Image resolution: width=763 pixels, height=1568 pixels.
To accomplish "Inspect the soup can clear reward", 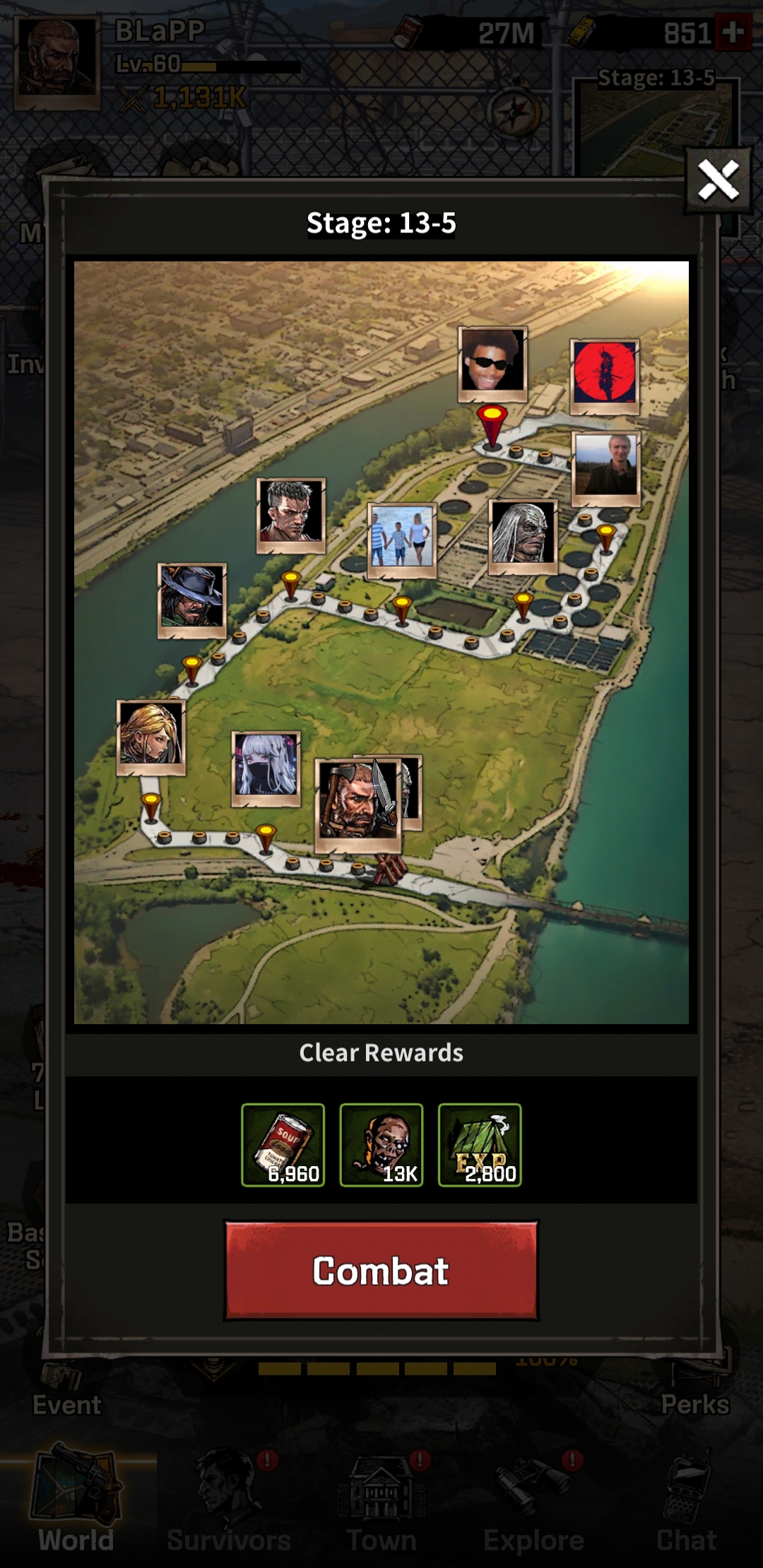I will point(283,1144).
